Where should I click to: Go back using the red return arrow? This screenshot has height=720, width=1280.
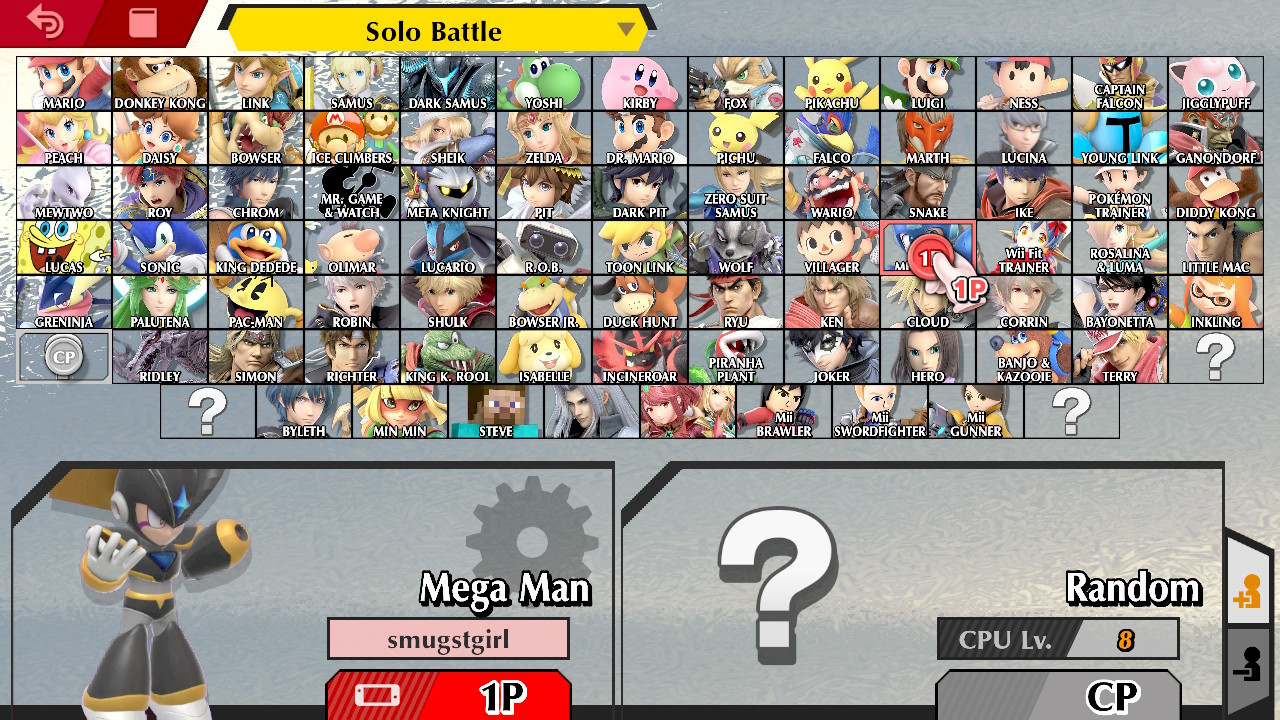click(42, 22)
